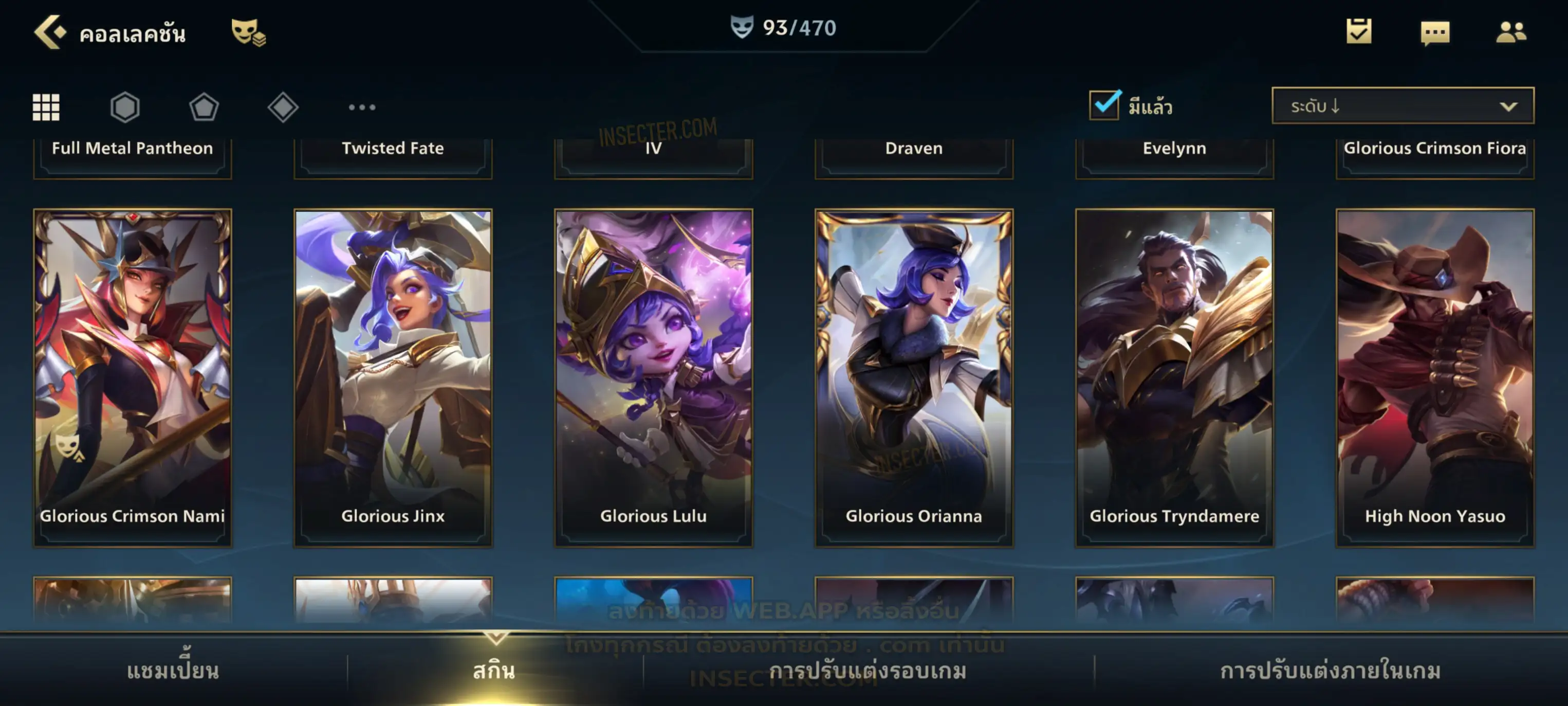Open the ระดับ sort dropdown
Screen dimensions: 1568x706
coord(1403,106)
